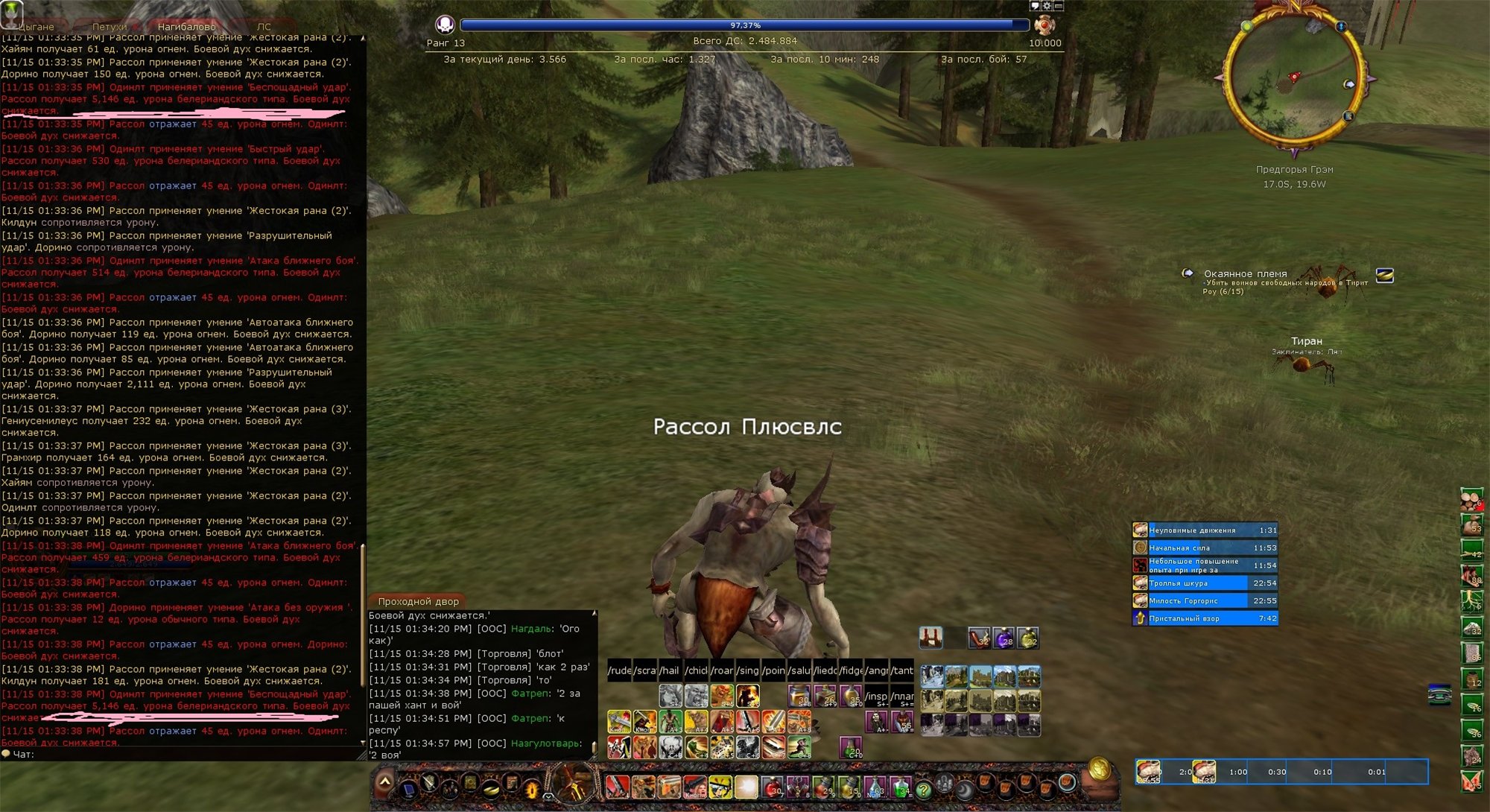Expand the main menu arrow on the toolbar

[x=384, y=782]
